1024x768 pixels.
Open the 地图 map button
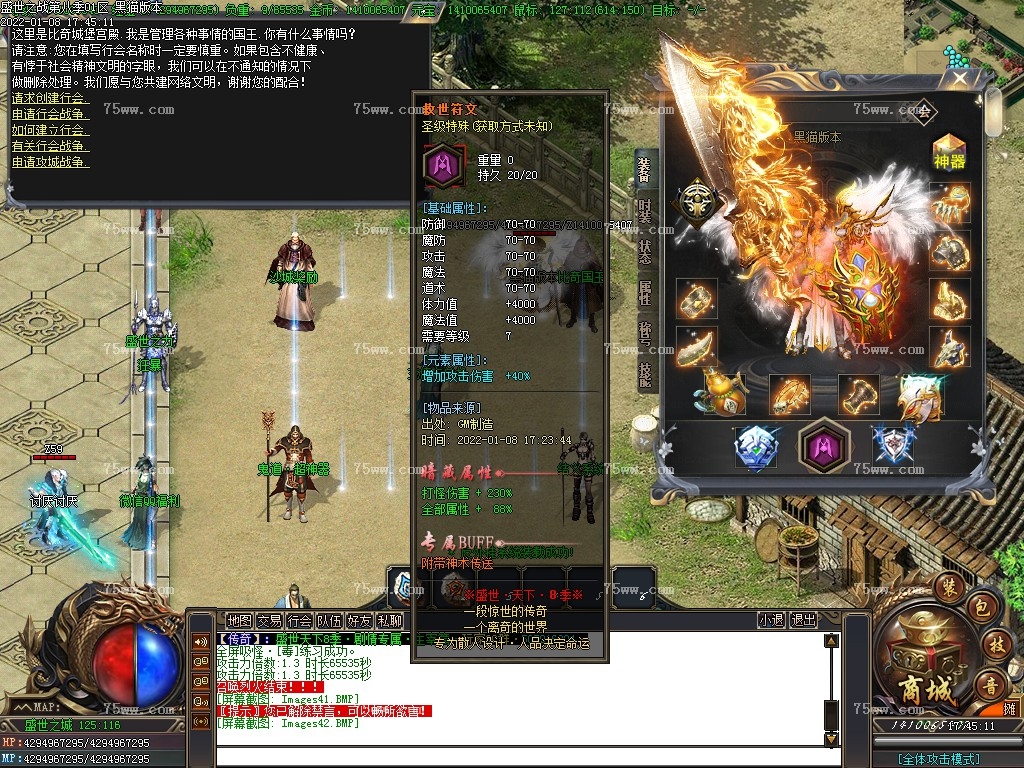(239, 620)
